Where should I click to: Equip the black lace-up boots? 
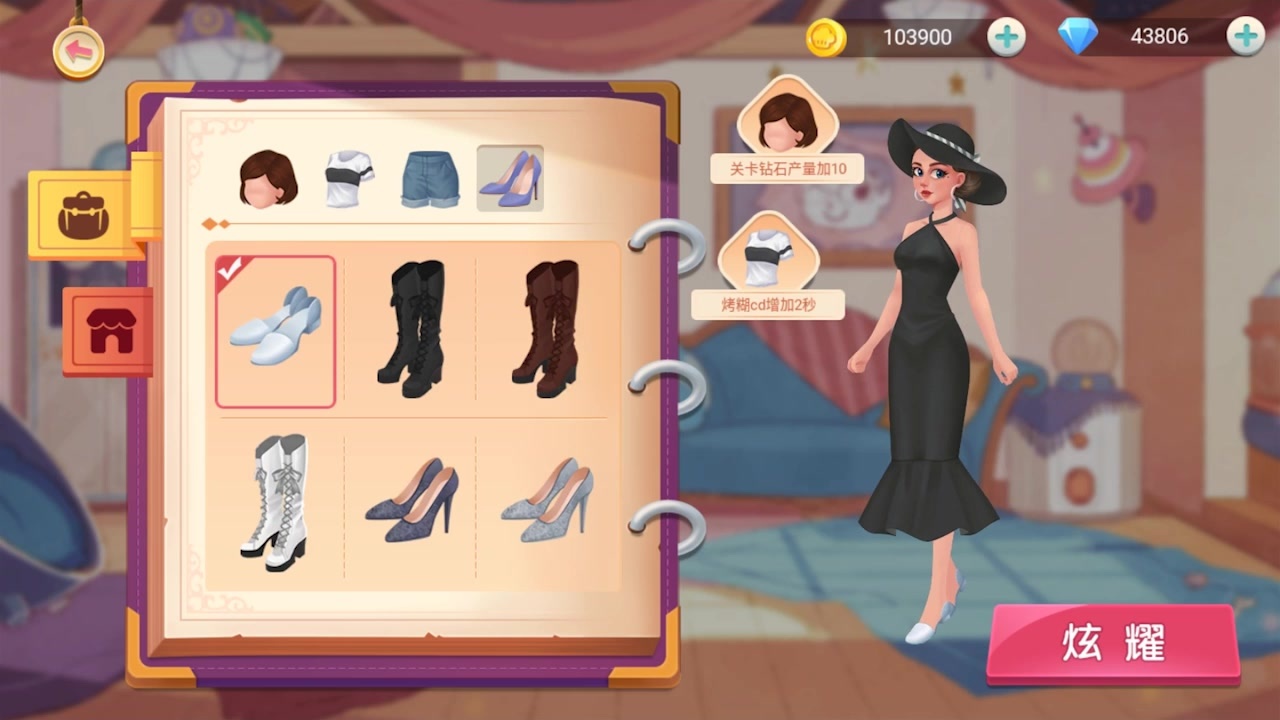coord(410,329)
